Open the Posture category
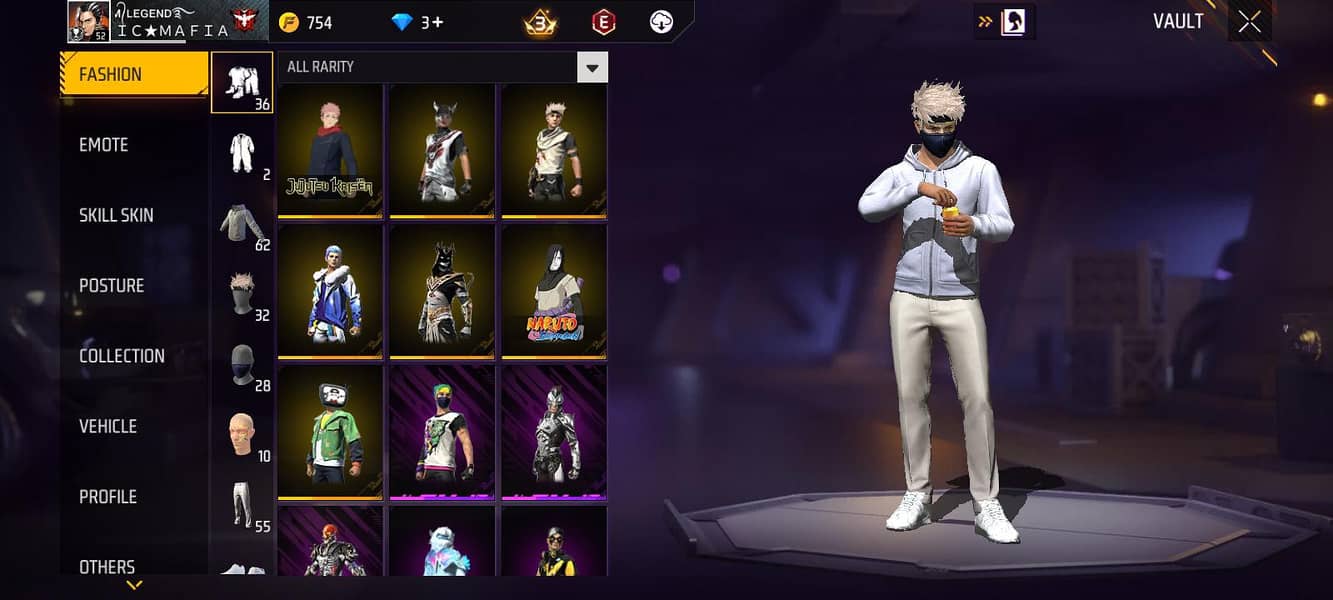The height and width of the screenshot is (600, 1333). pos(112,286)
